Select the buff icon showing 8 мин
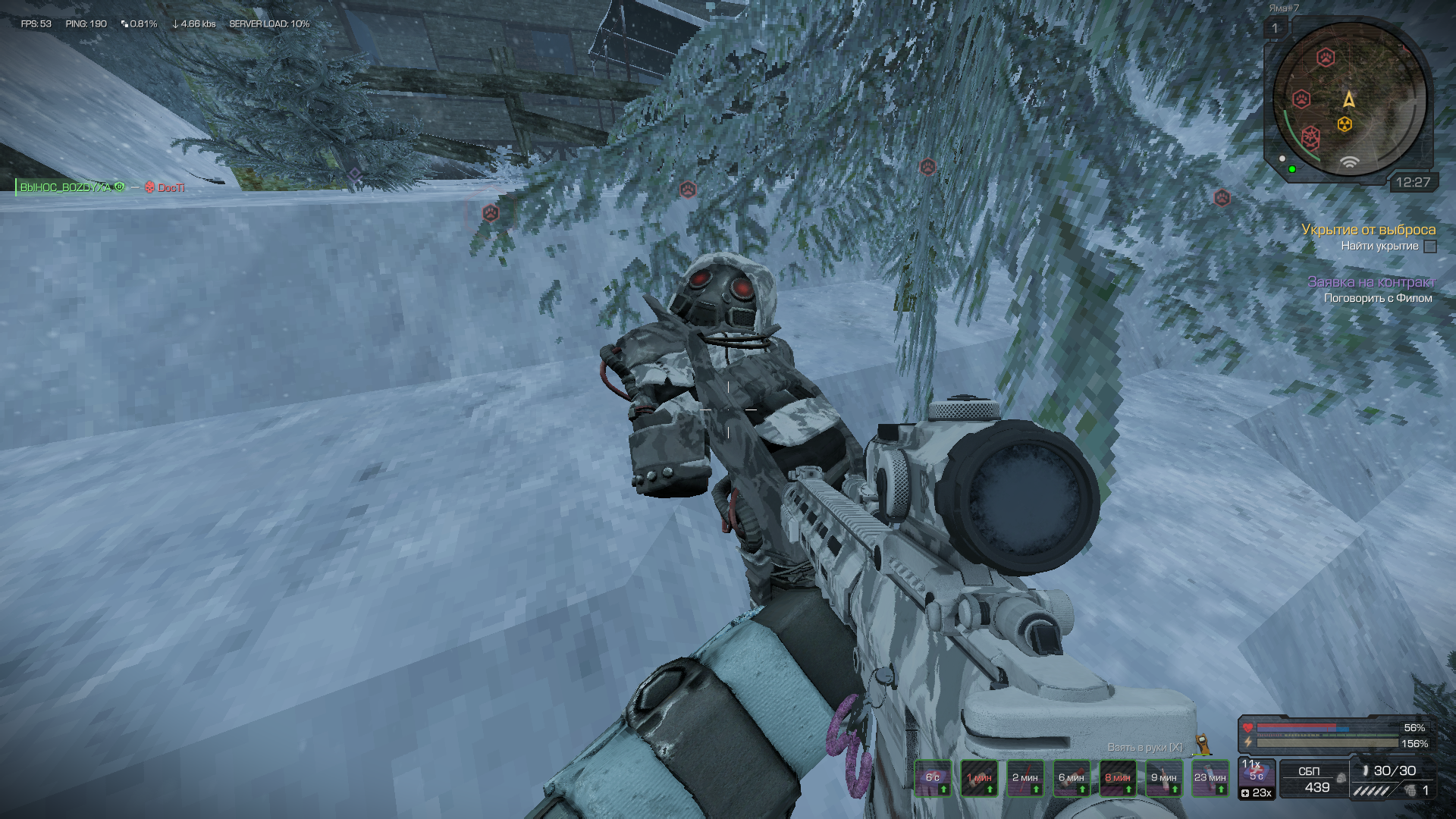1456x819 pixels. (x=1118, y=778)
